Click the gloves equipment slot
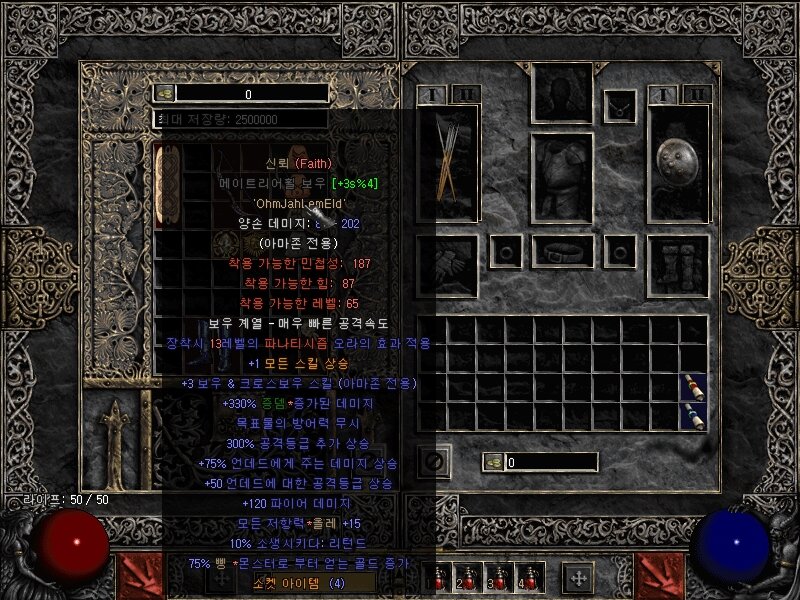Viewport: 800px width, 600px height. (448, 265)
